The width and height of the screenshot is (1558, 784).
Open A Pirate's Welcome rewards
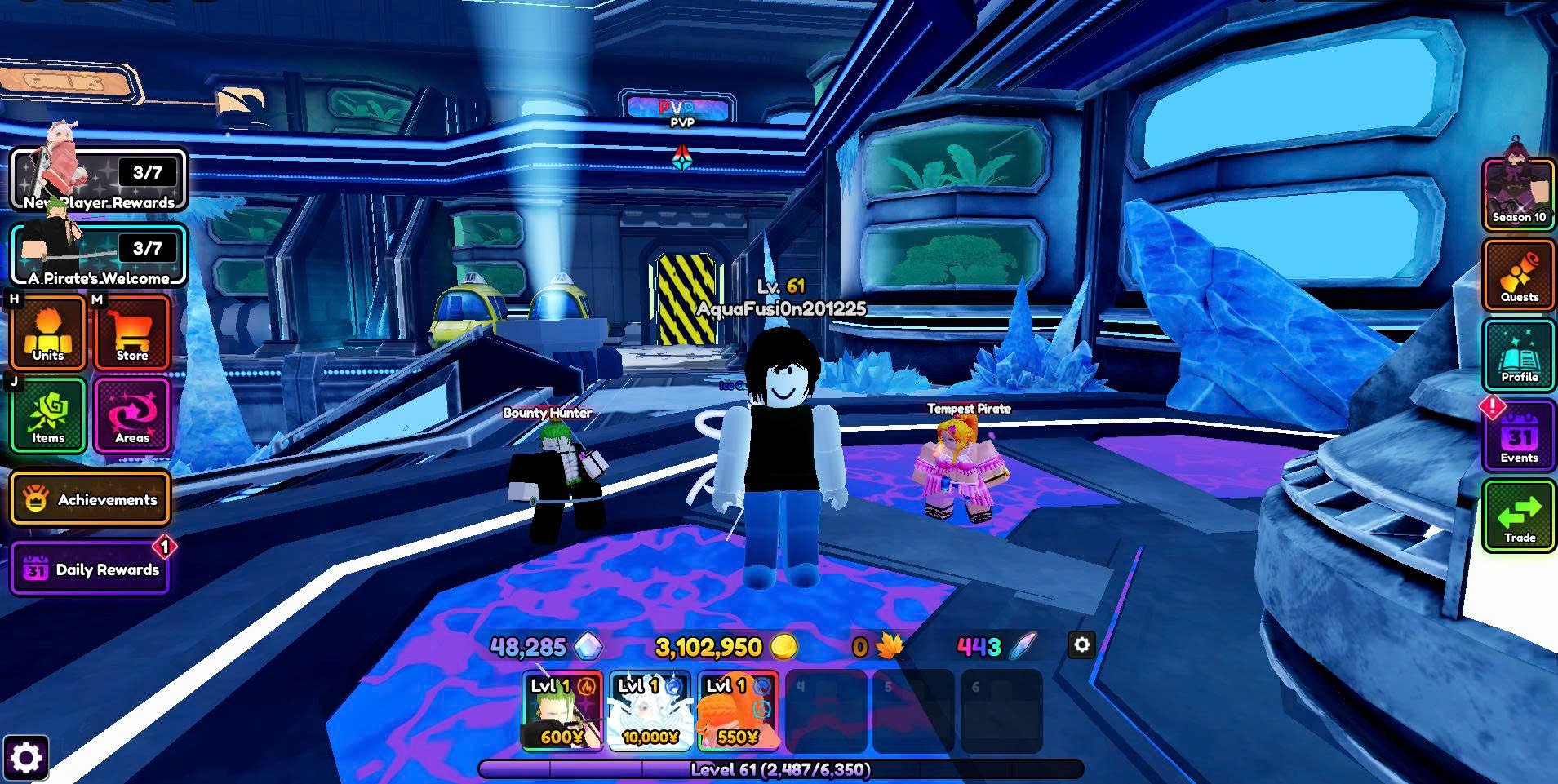click(x=99, y=255)
